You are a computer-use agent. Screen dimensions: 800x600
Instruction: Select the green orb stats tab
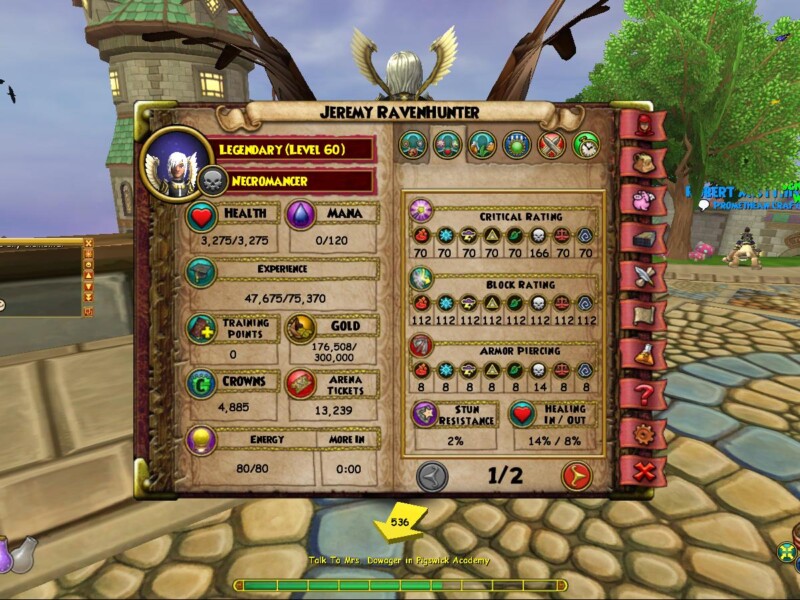(x=516, y=145)
